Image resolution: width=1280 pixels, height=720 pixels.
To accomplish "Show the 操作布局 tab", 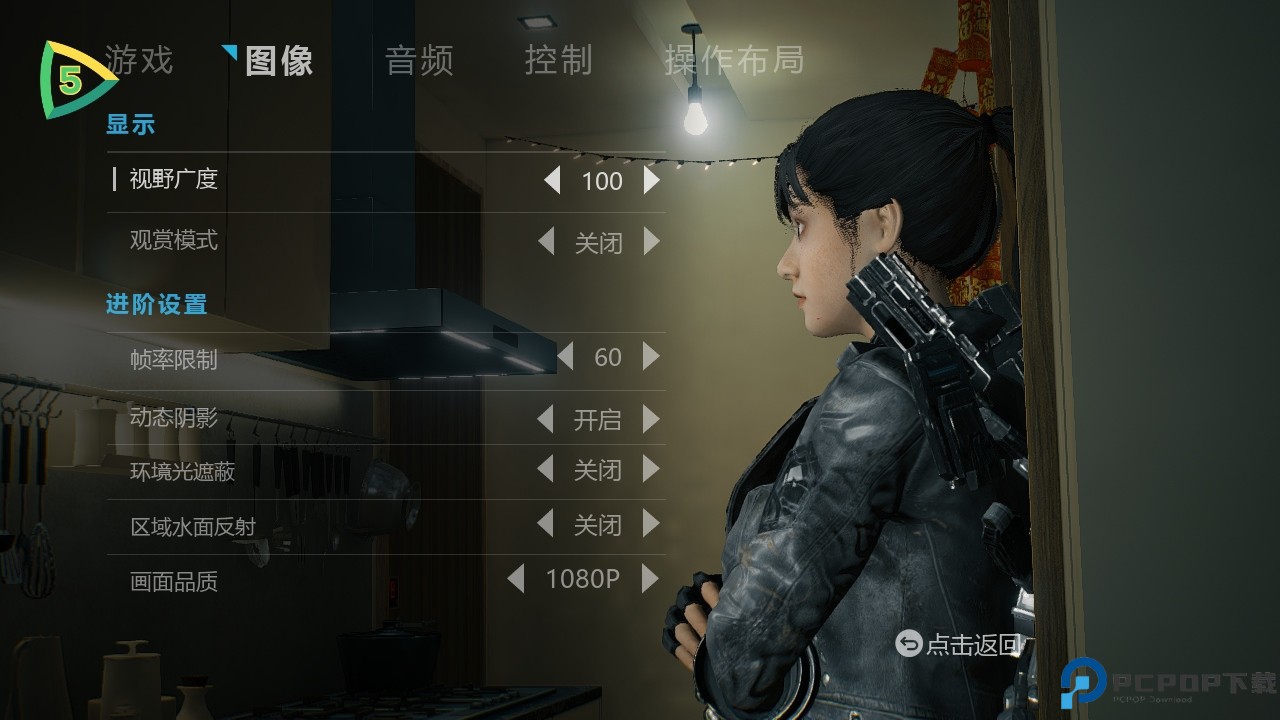I will (x=734, y=61).
